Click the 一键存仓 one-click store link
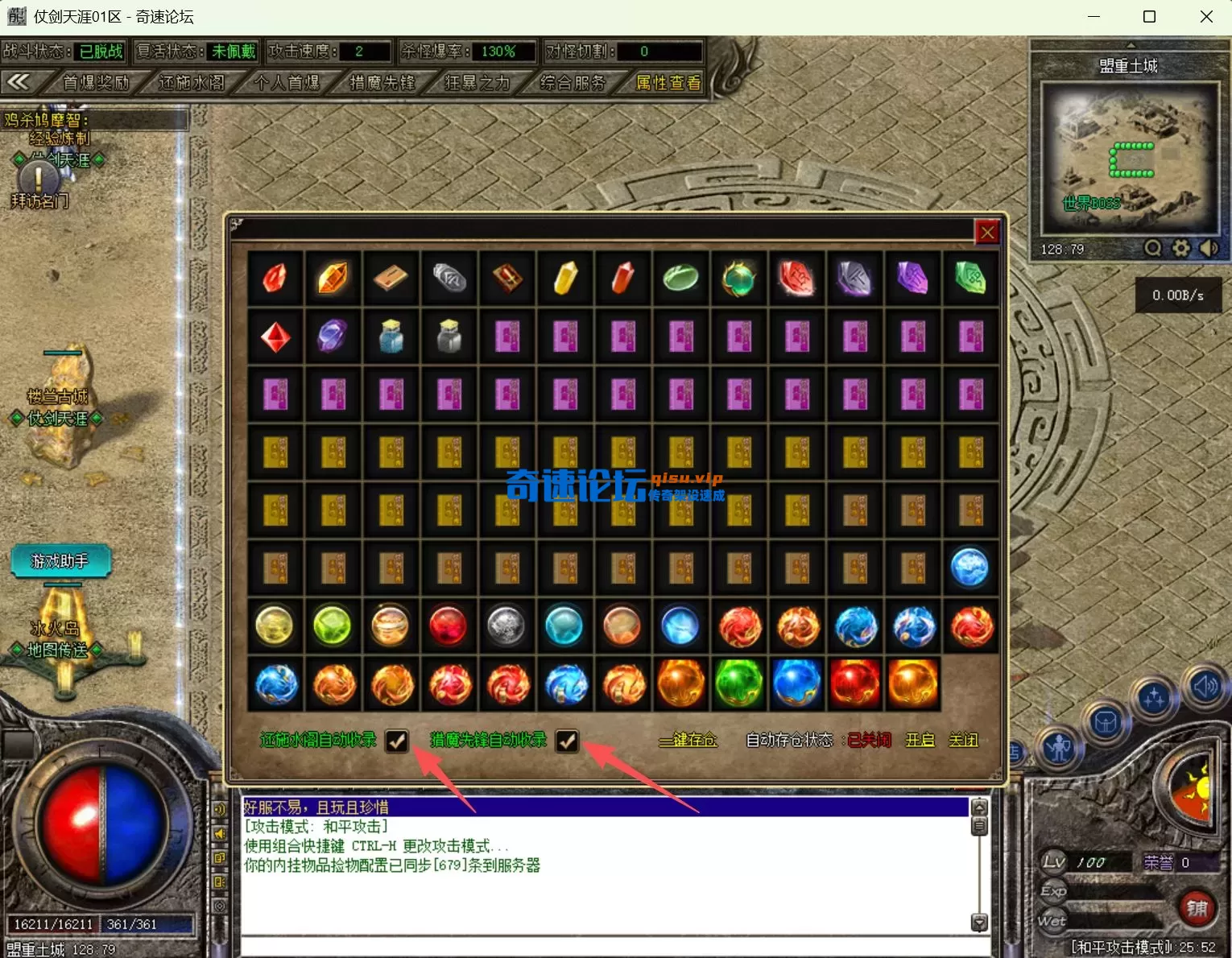The image size is (1232, 958). click(x=688, y=740)
